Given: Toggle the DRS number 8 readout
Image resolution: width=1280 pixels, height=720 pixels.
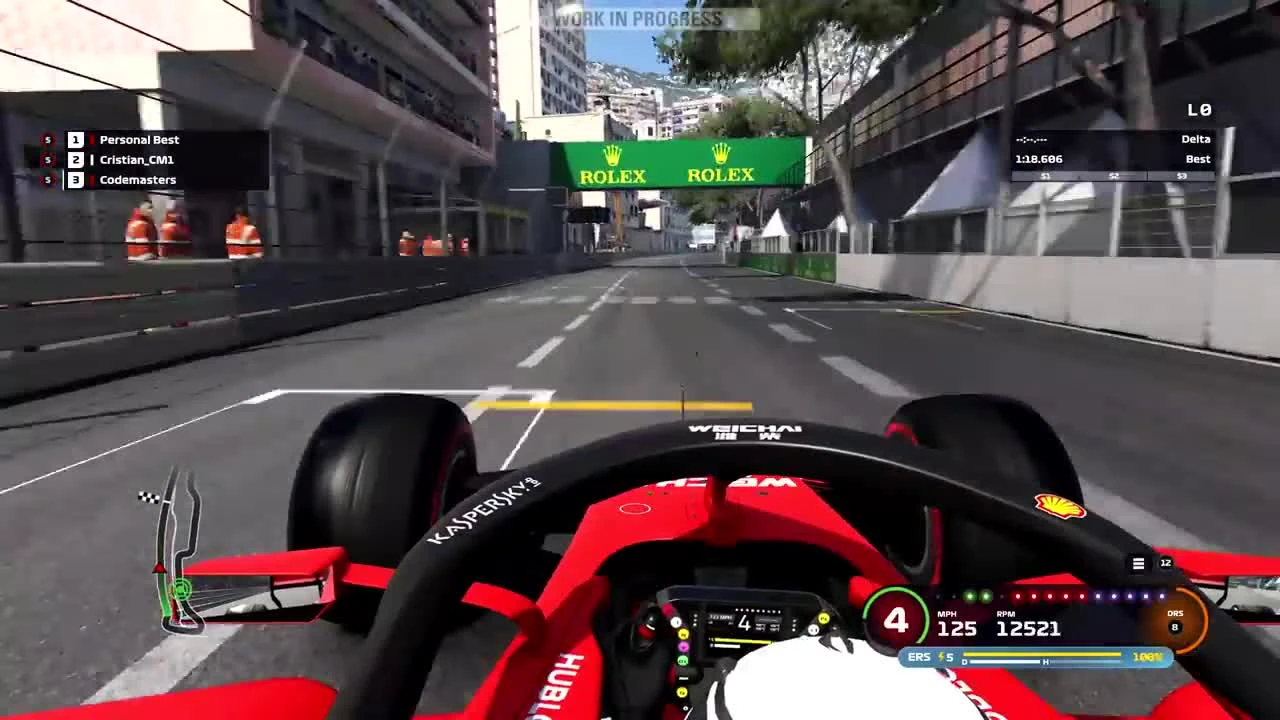Looking at the screenshot, I should click(x=1176, y=626).
